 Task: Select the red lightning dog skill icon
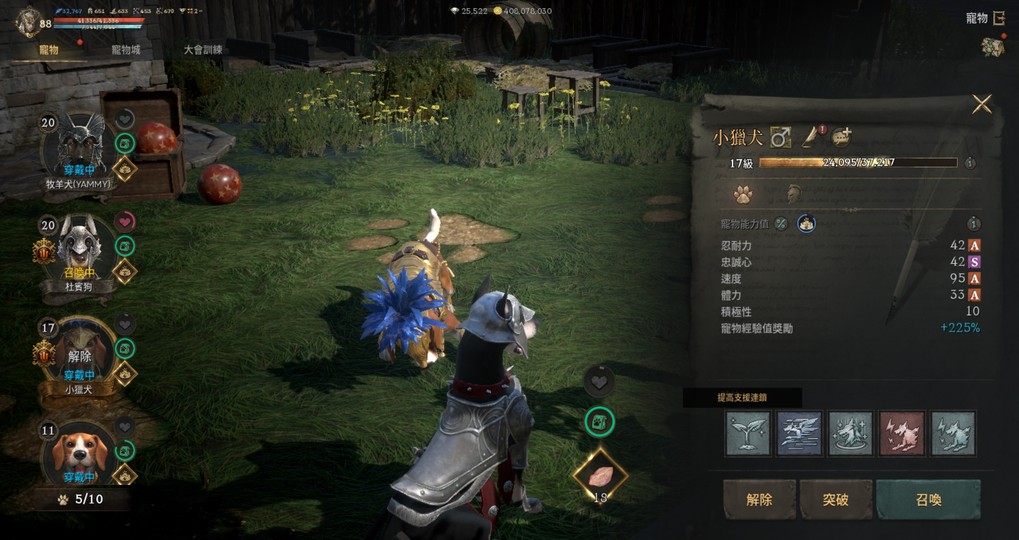coord(902,433)
